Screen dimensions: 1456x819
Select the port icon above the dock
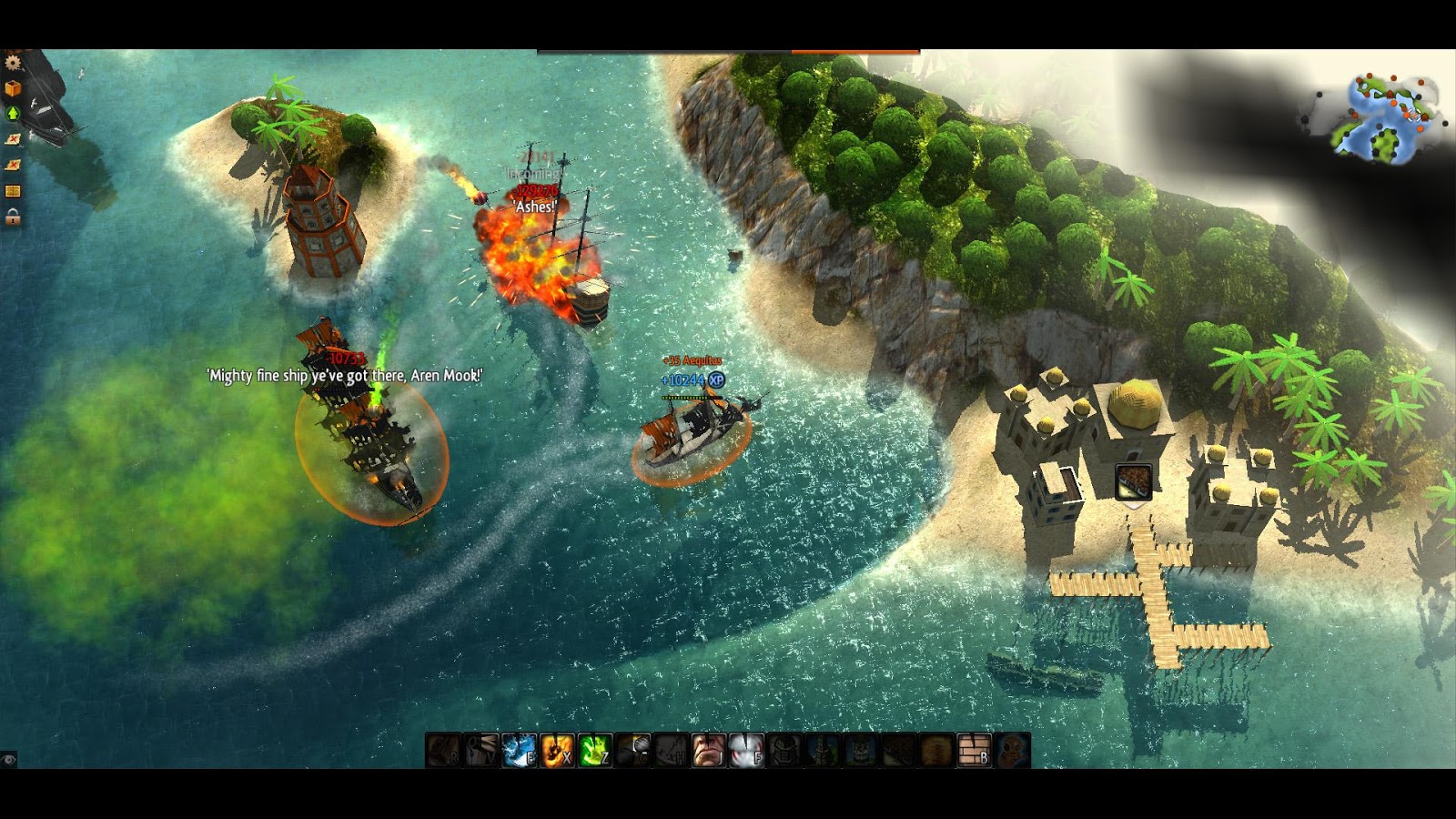click(1134, 482)
